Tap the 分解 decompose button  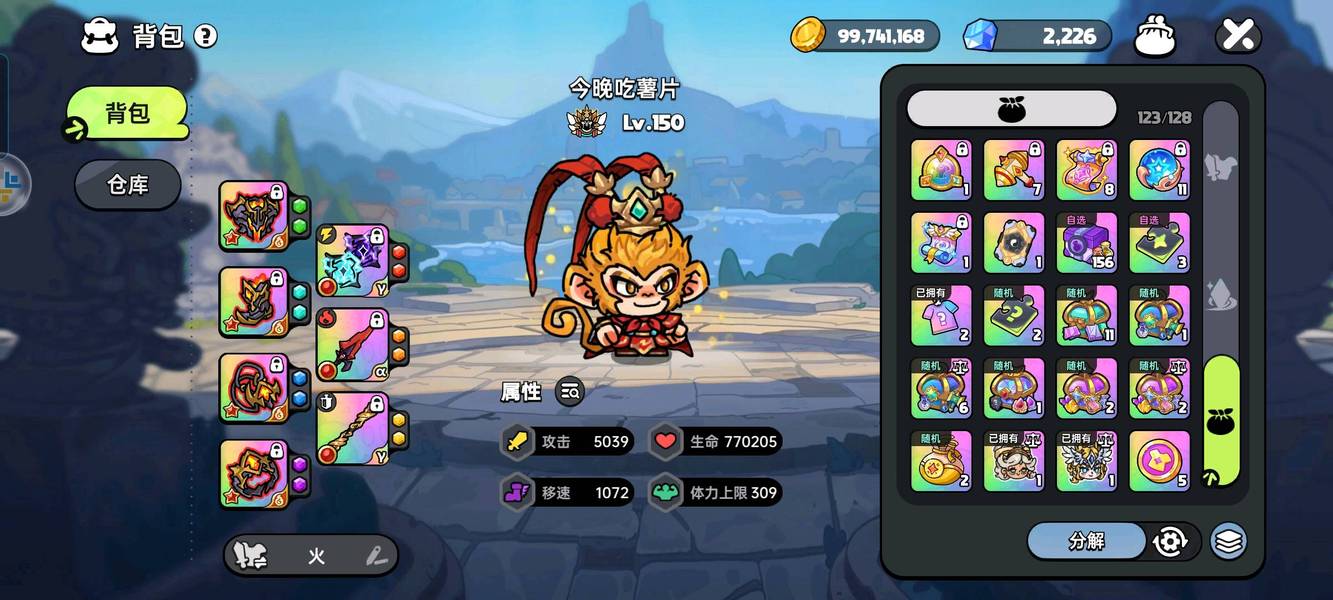click(1086, 541)
